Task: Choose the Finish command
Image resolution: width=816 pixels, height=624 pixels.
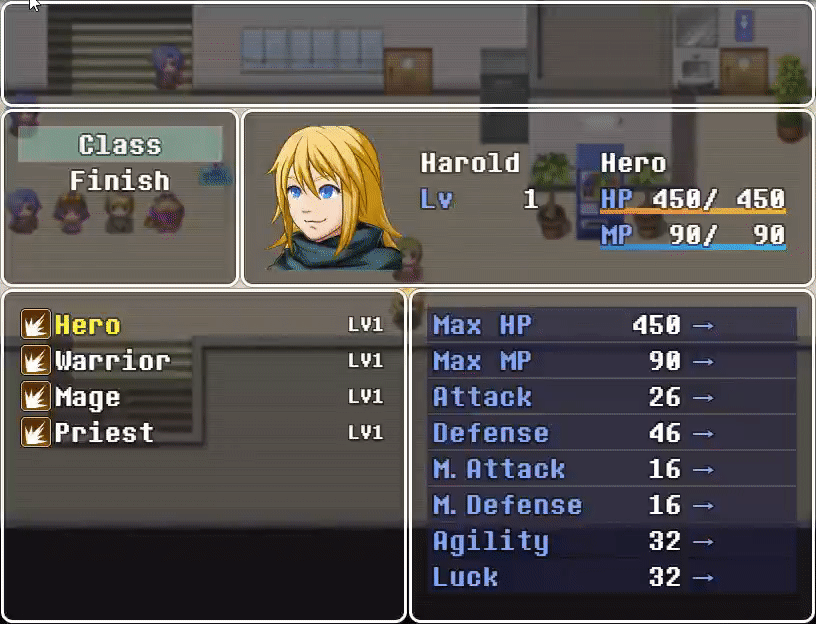Action: tap(120, 181)
